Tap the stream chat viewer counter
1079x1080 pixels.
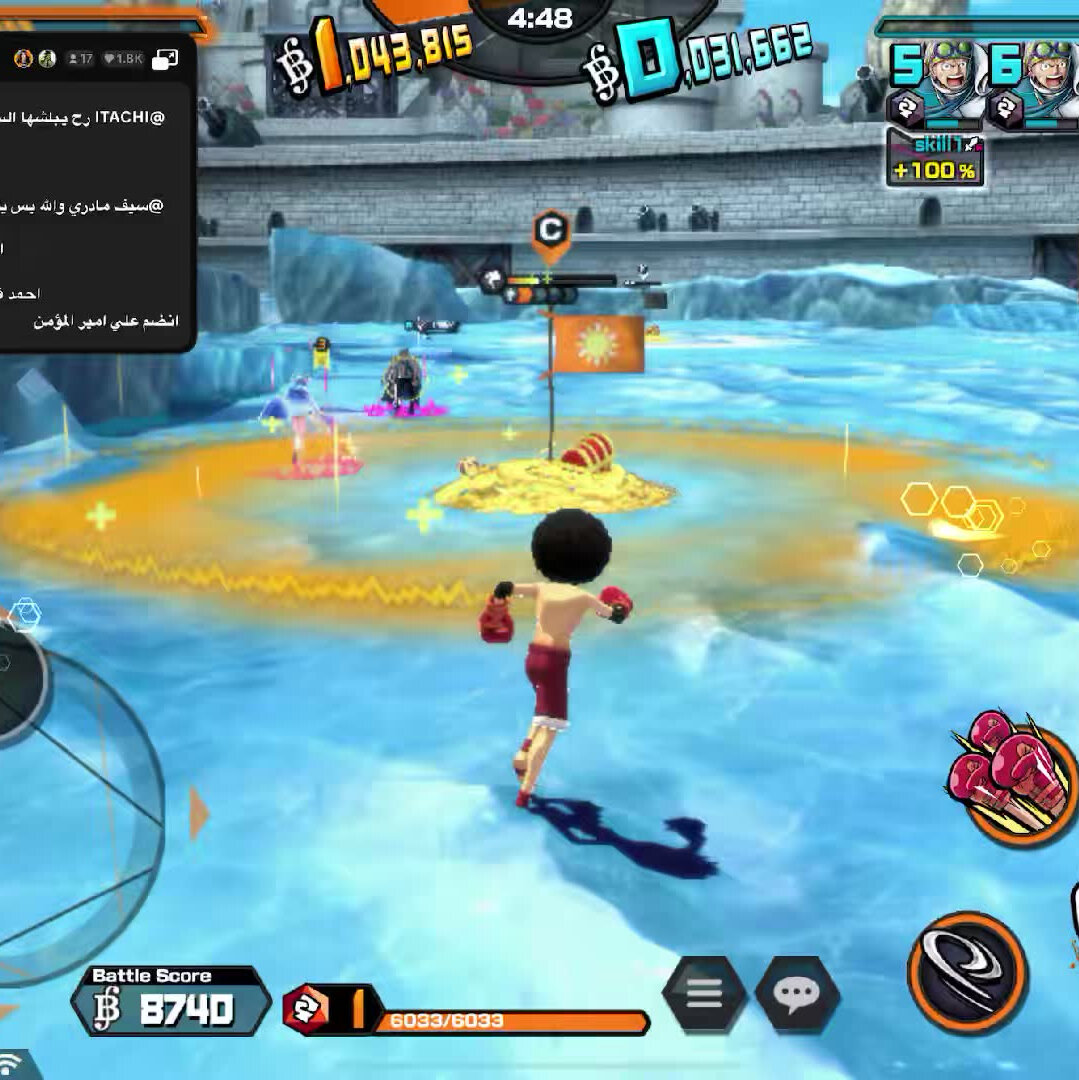point(80,59)
